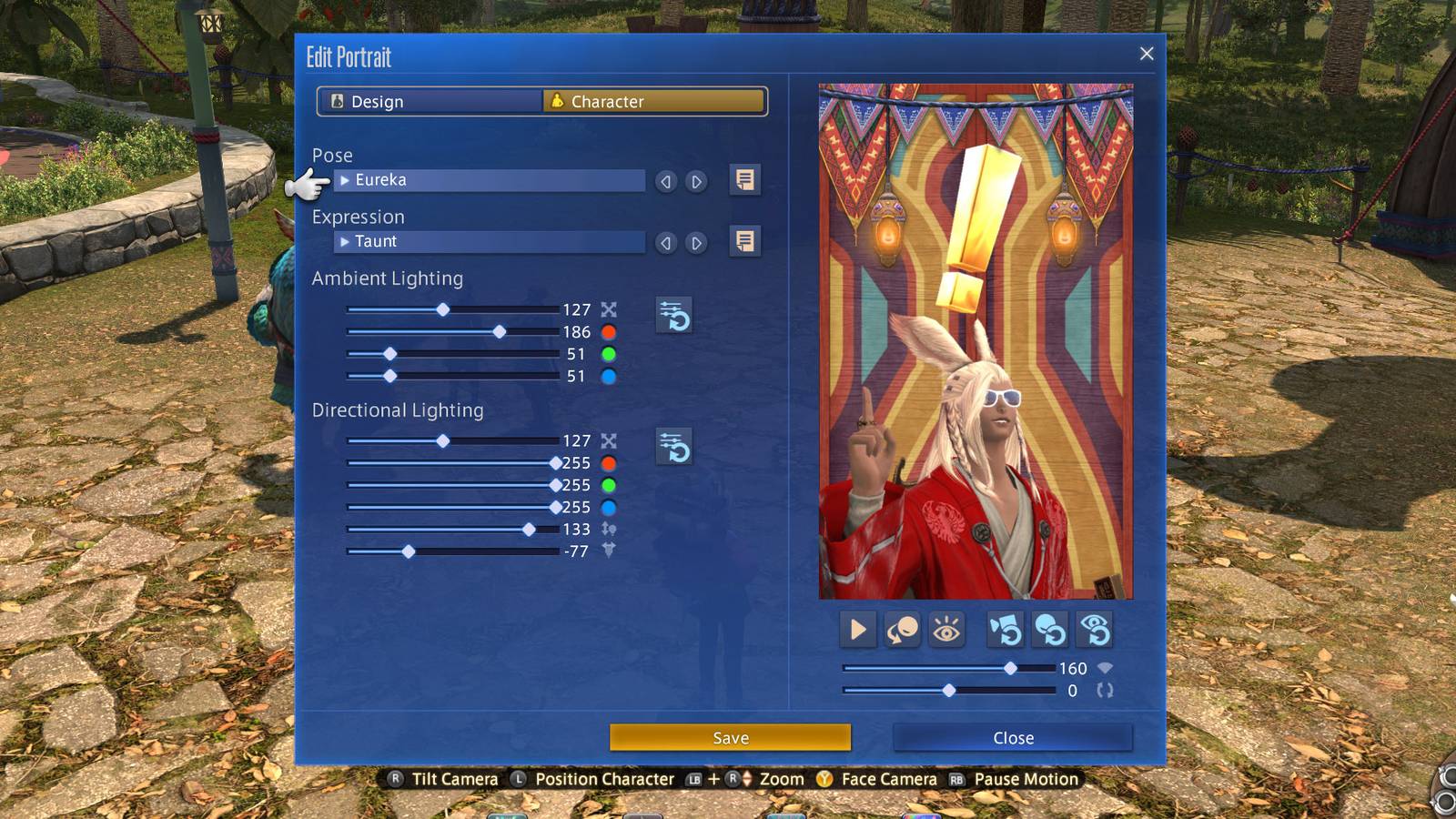This screenshot has height=819, width=1456.
Task: Show the pose list via its list icon
Action: pyautogui.click(x=744, y=180)
